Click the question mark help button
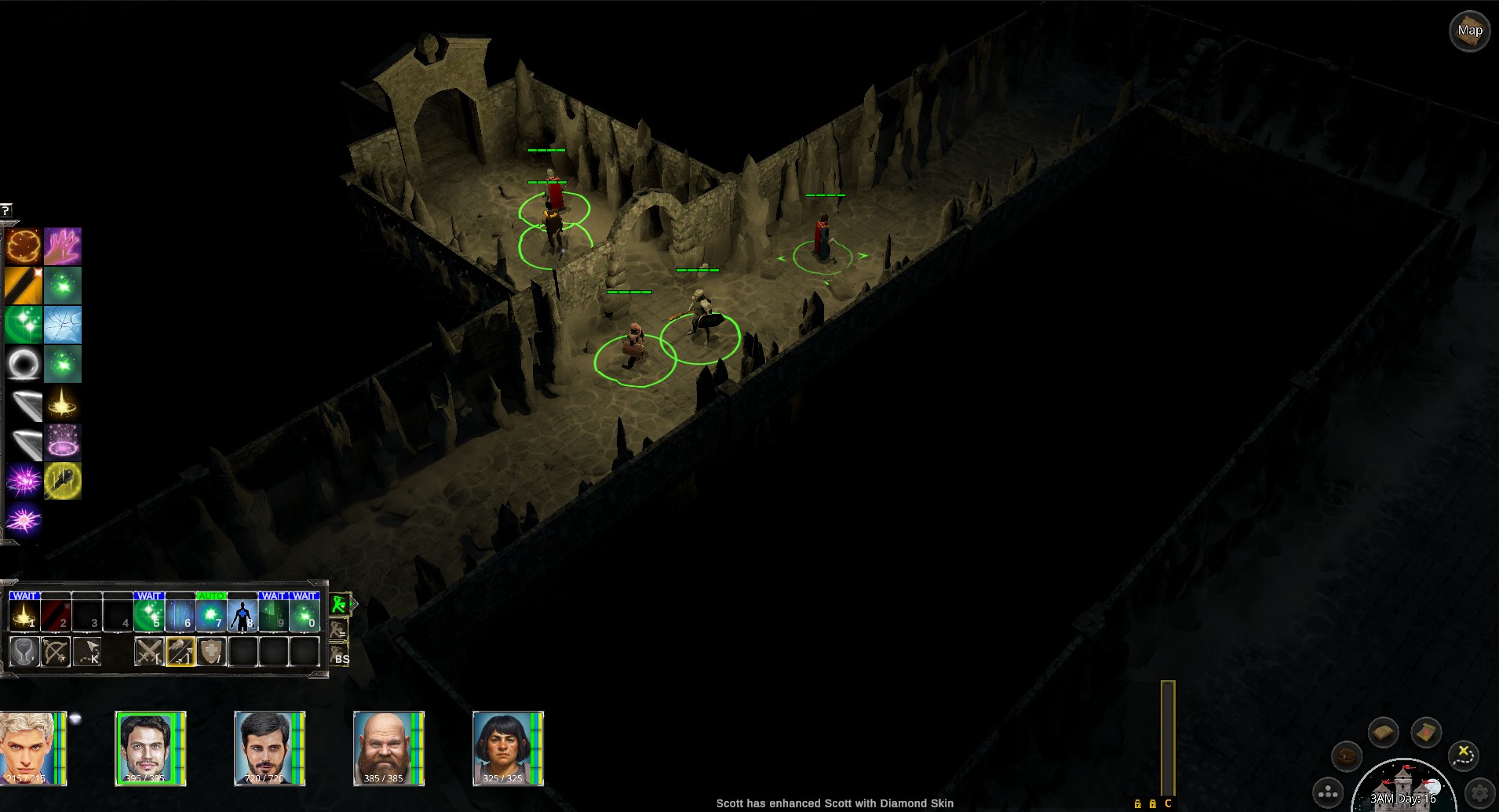The width and height of the screenshot is (1499, 812). (5, 210)
